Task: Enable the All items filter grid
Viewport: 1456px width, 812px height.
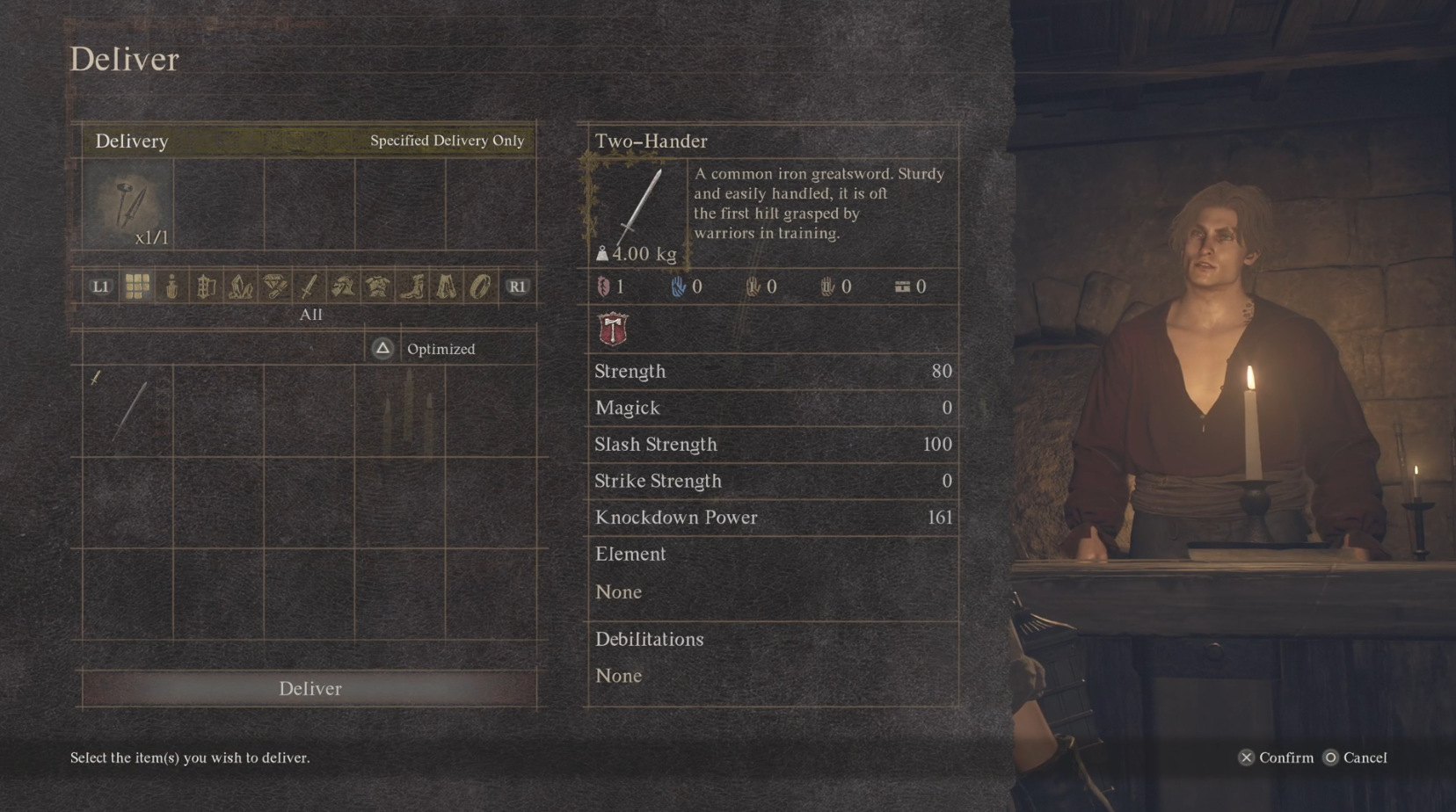Action: pos(136,286)
